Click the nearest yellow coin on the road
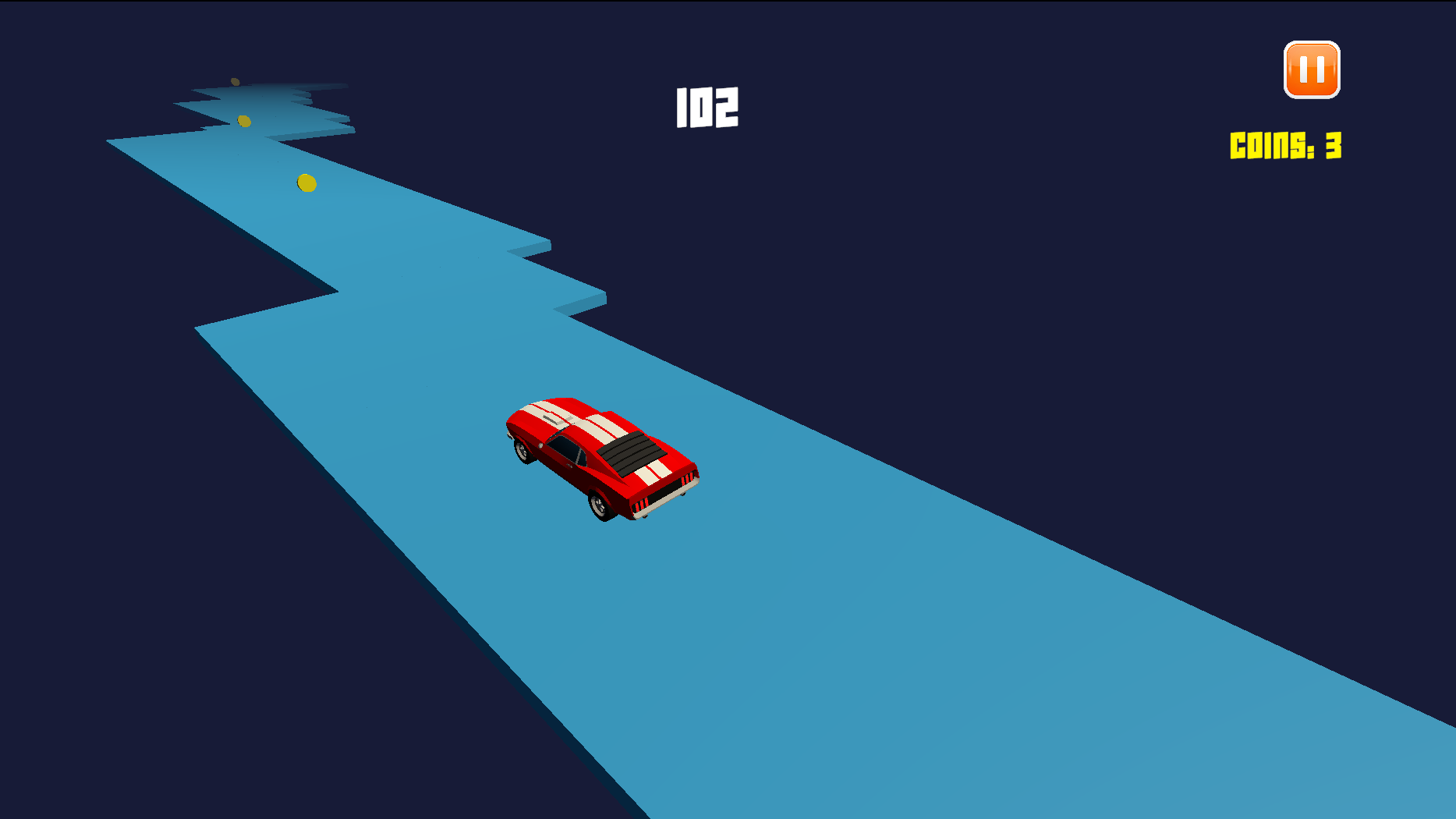 (306, 182)
